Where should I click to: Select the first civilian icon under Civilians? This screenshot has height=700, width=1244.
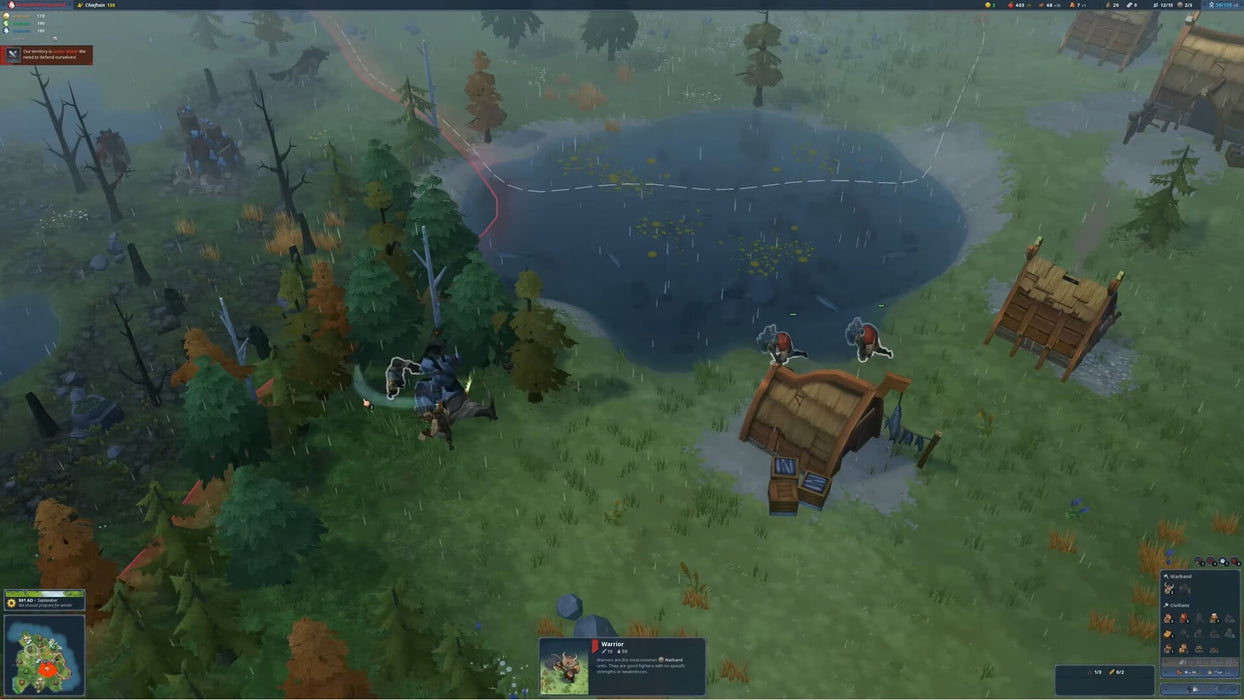[1168, 618]
